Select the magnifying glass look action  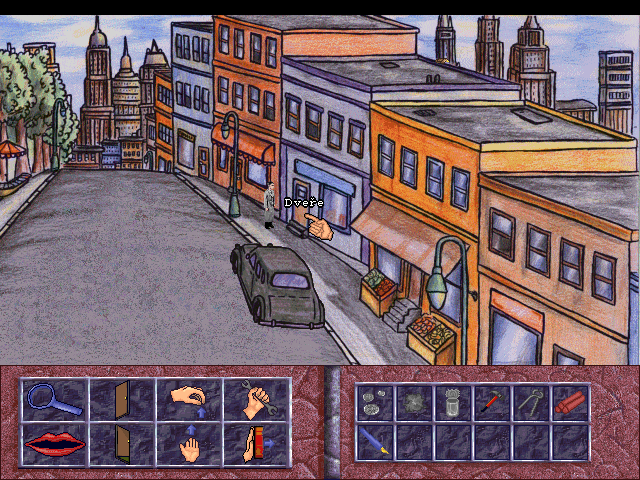(x=53, y=401)
